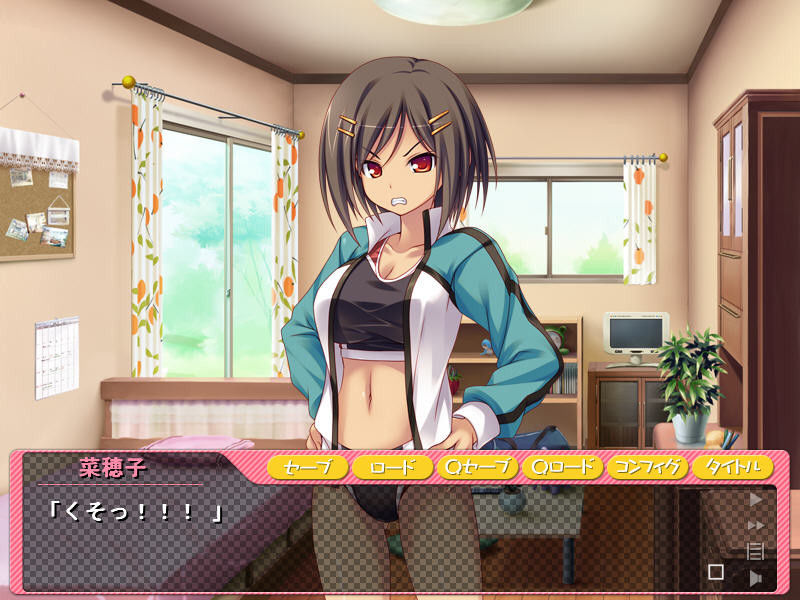Viewport: 800px width, 600px height.
Task: Open the コンフィグ (Config) settings
Action: (x=648, y=467)
